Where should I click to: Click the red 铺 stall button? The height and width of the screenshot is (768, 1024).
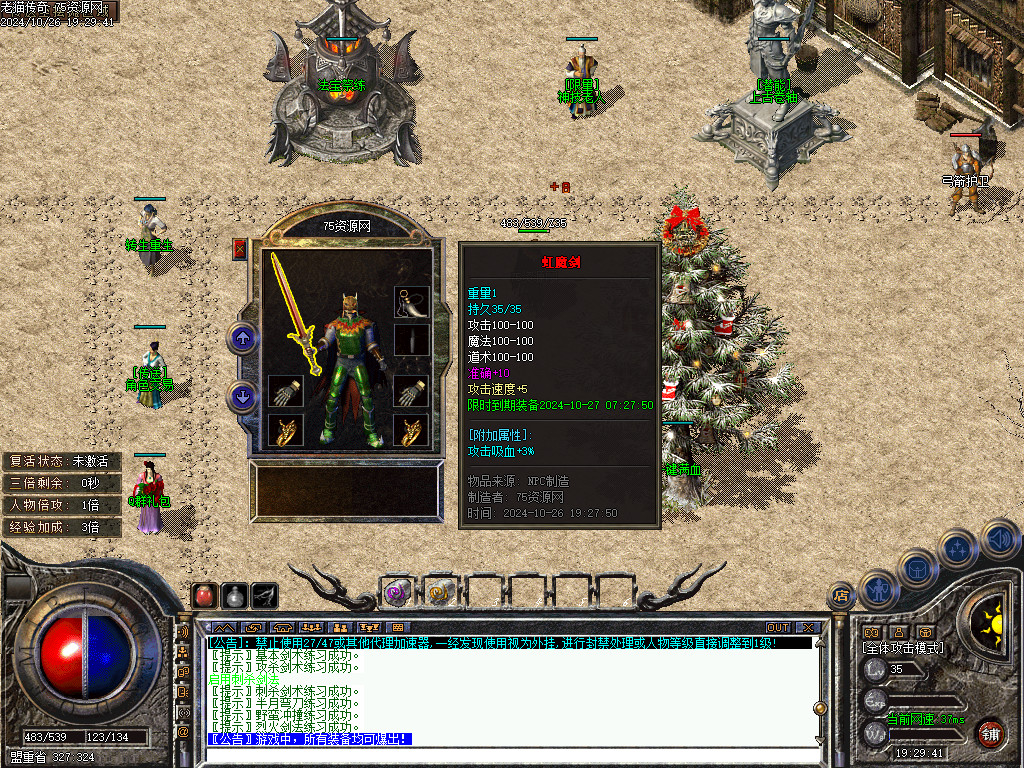pos(990,732)
